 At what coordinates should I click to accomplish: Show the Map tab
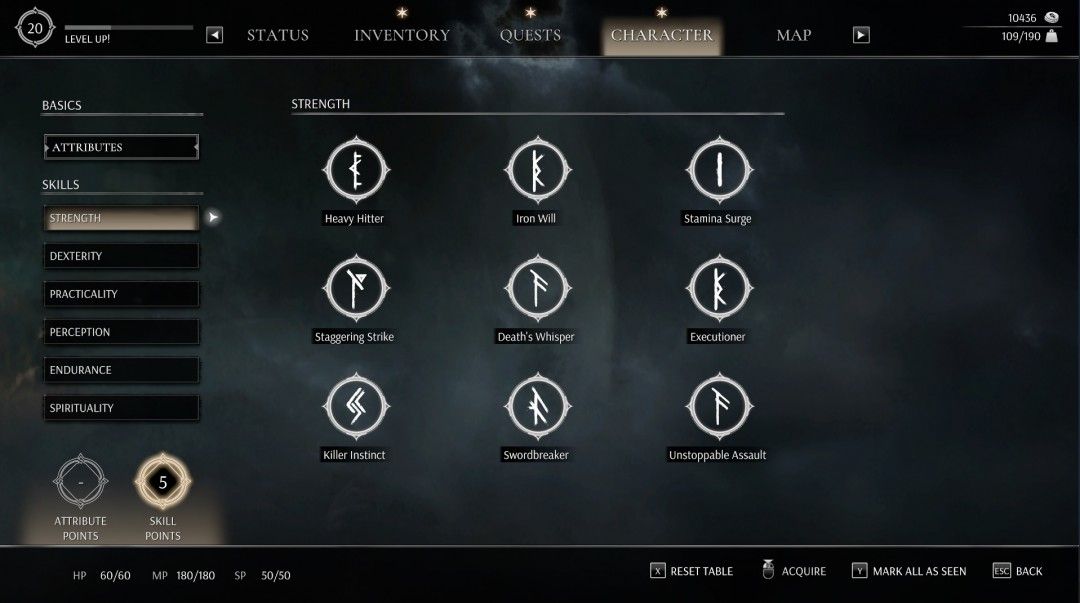(794, 36)
